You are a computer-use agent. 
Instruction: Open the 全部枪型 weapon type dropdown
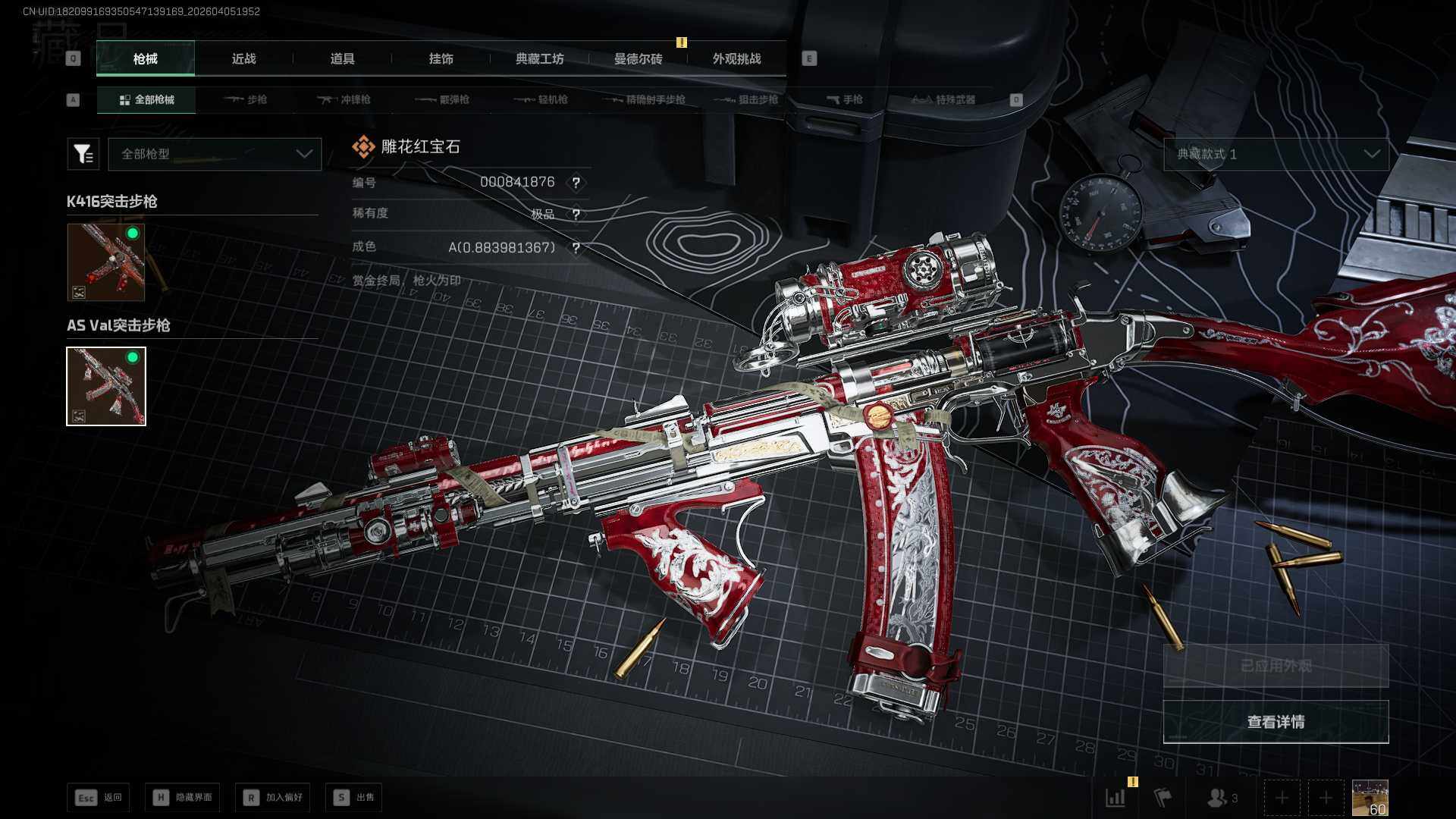(x=215, y=154)
